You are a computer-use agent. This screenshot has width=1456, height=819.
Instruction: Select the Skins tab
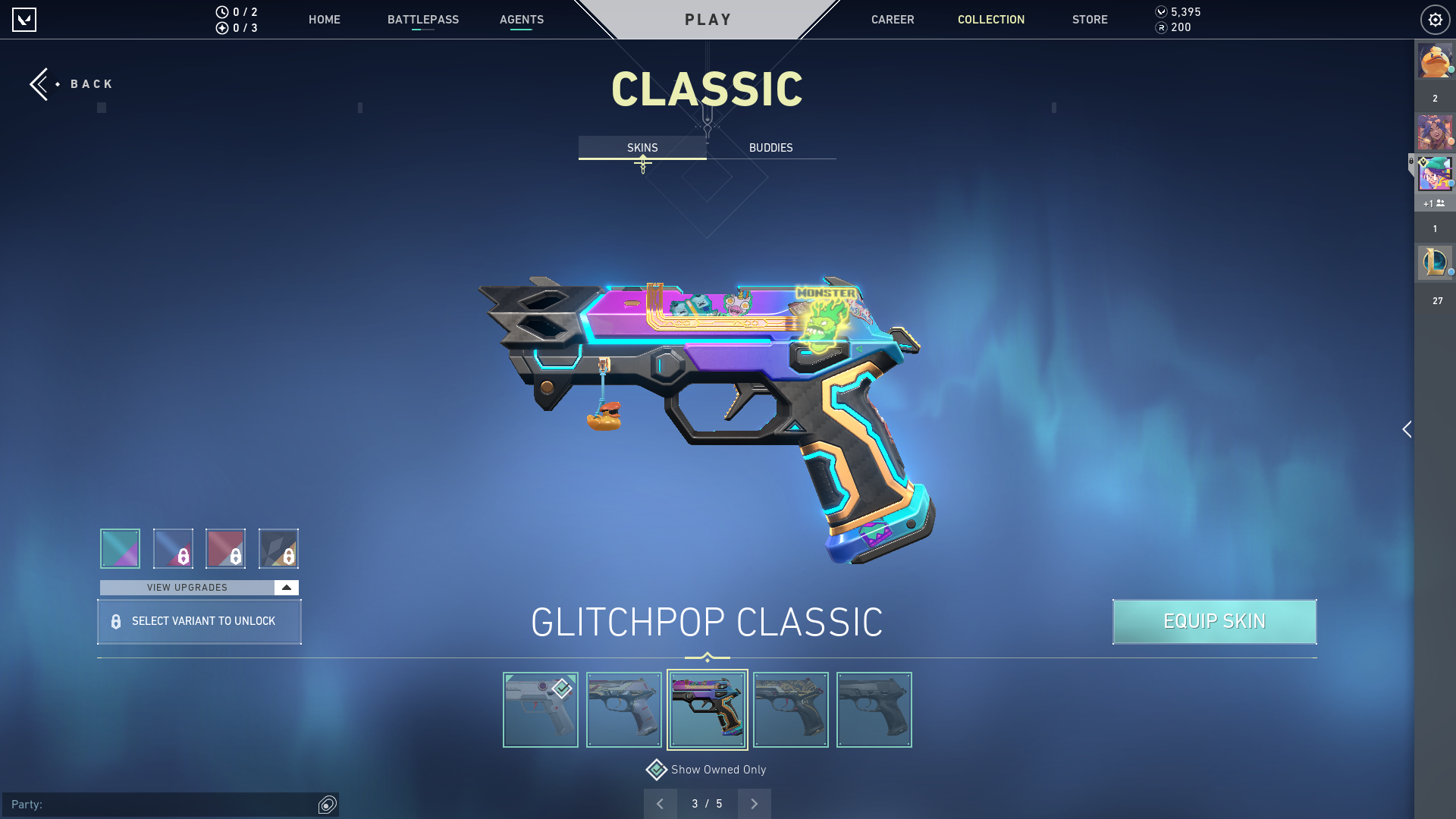(642, 148)
